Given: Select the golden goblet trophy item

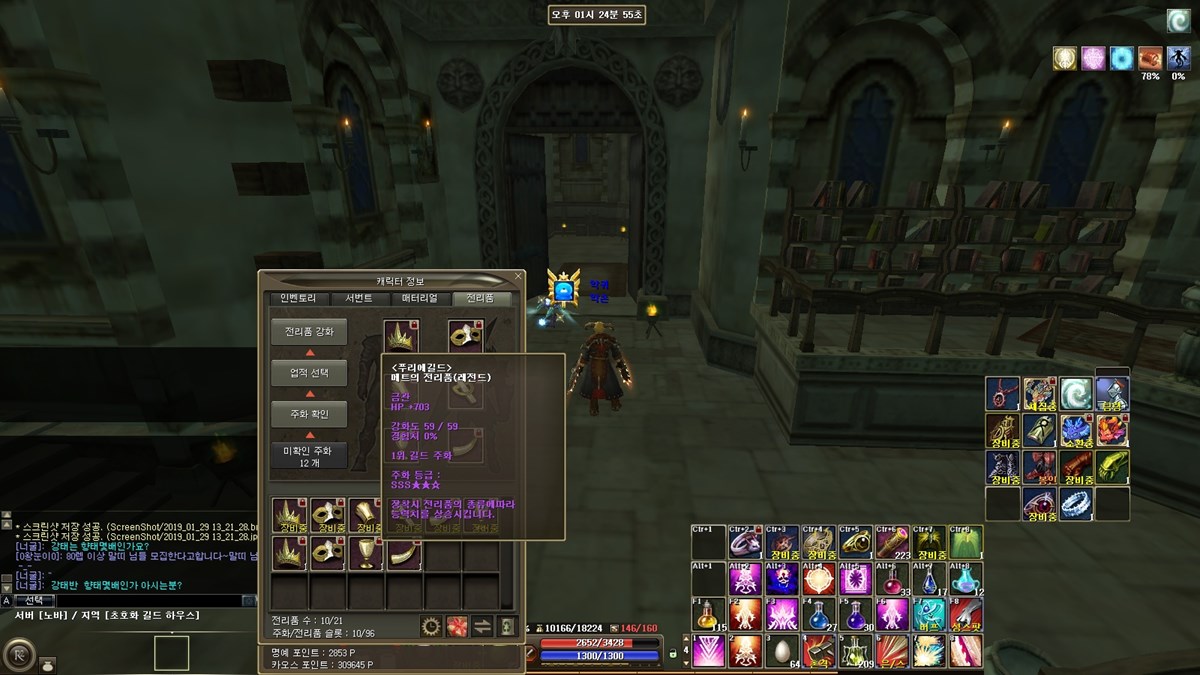Looking at the screenshot, I should click(x=366, y=553).
